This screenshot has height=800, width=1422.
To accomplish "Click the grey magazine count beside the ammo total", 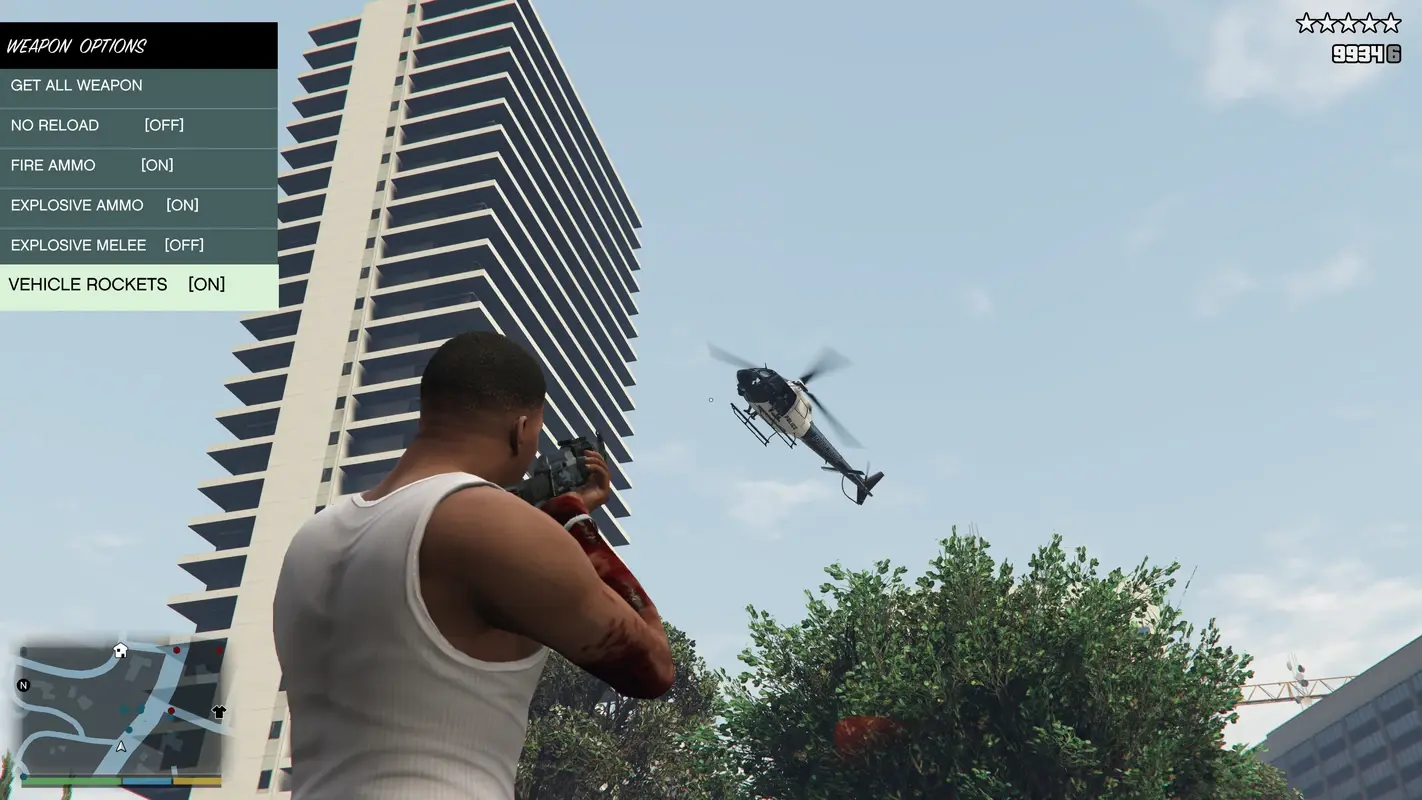I will point(1393,53).
